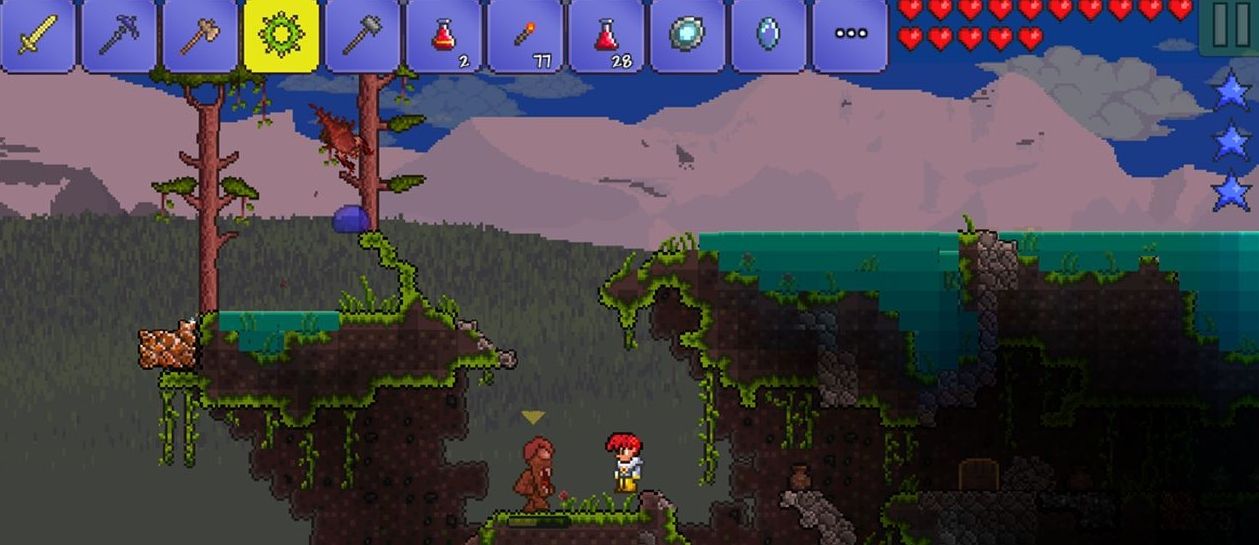
Task: Select the highlighted green thorn chakram slot
Action: click(281, 35)
